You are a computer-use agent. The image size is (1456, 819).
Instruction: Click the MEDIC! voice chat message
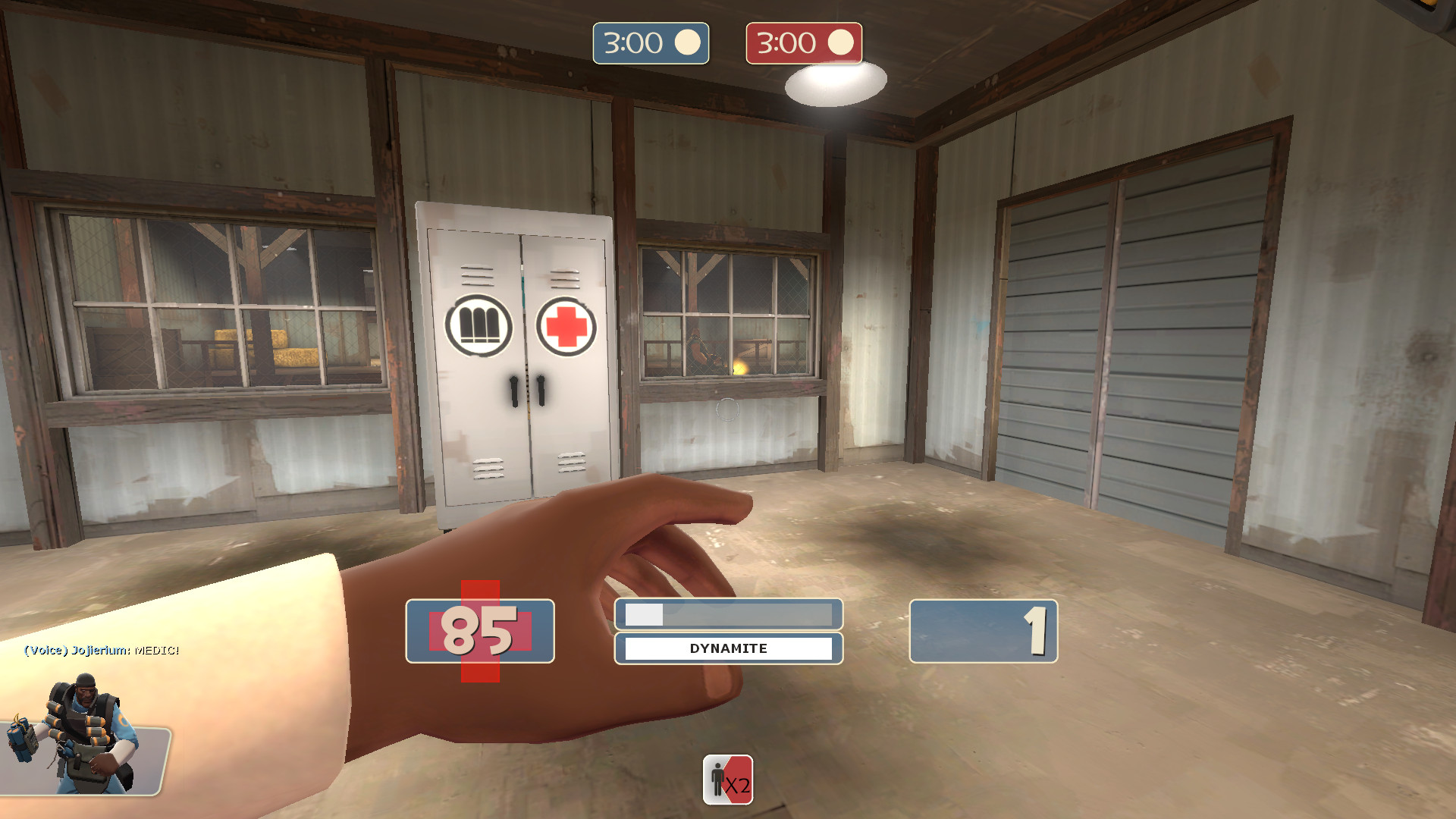coord(101,650)
